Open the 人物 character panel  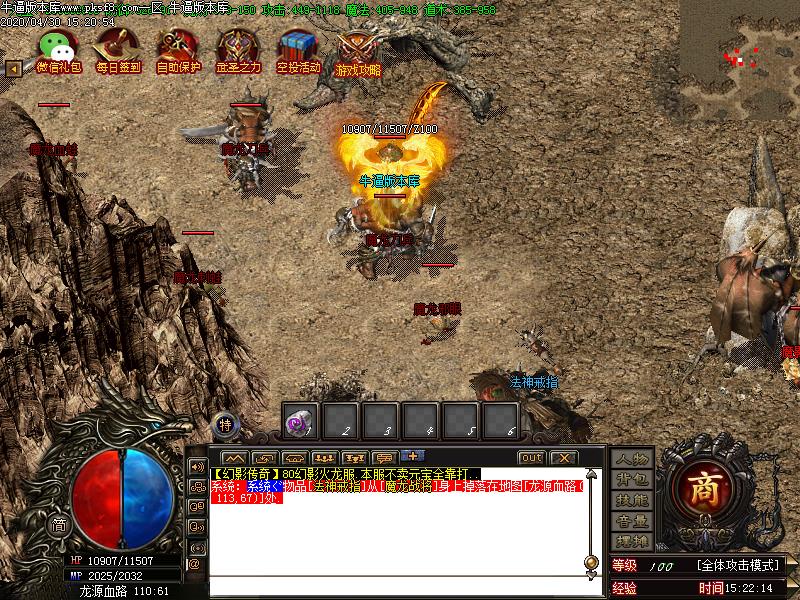632,459
